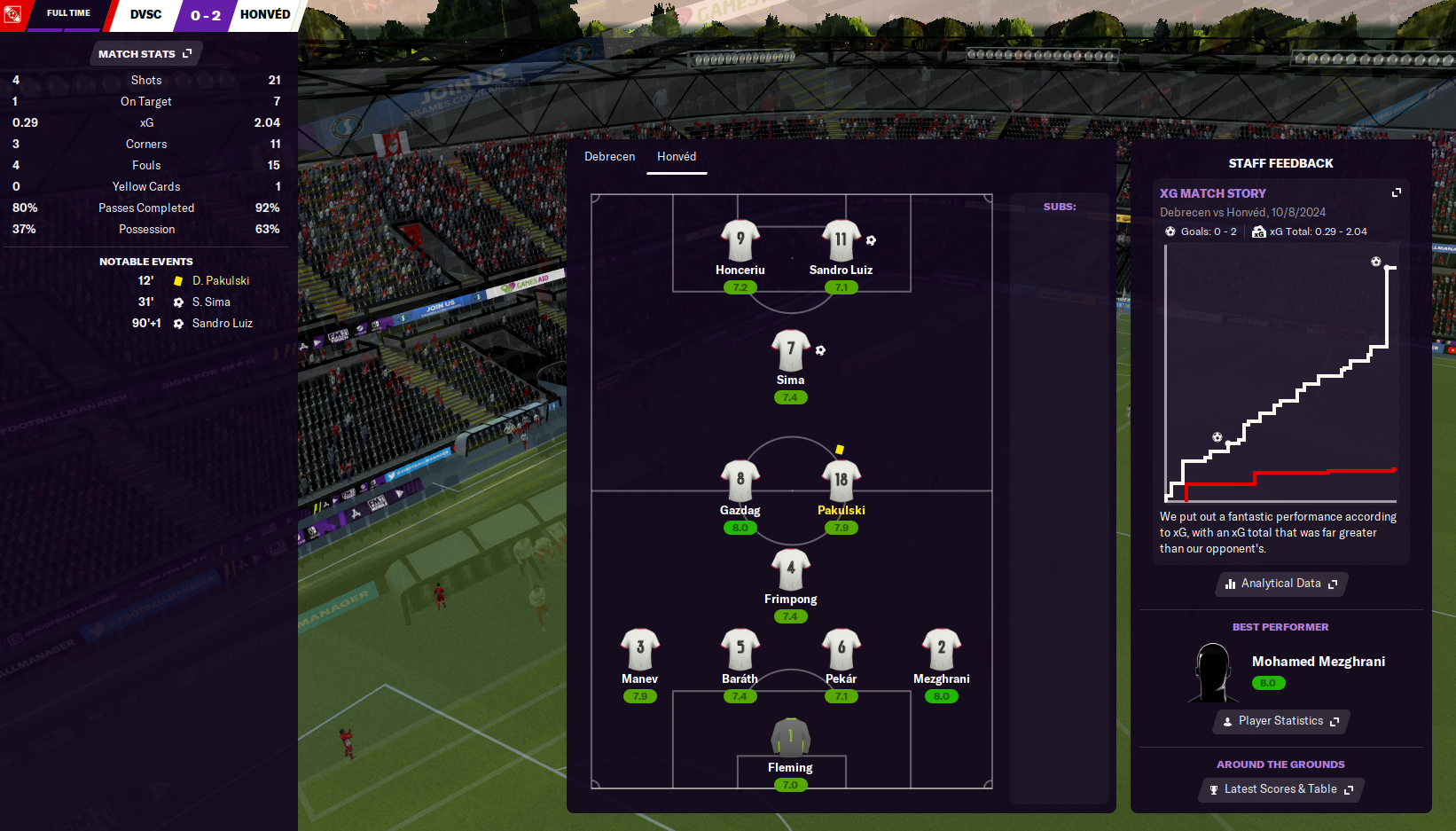Viewport: 1456px width, 831px height.
Task: Click S. Sima's goal in Notable Events
Action: coord(211,302)
